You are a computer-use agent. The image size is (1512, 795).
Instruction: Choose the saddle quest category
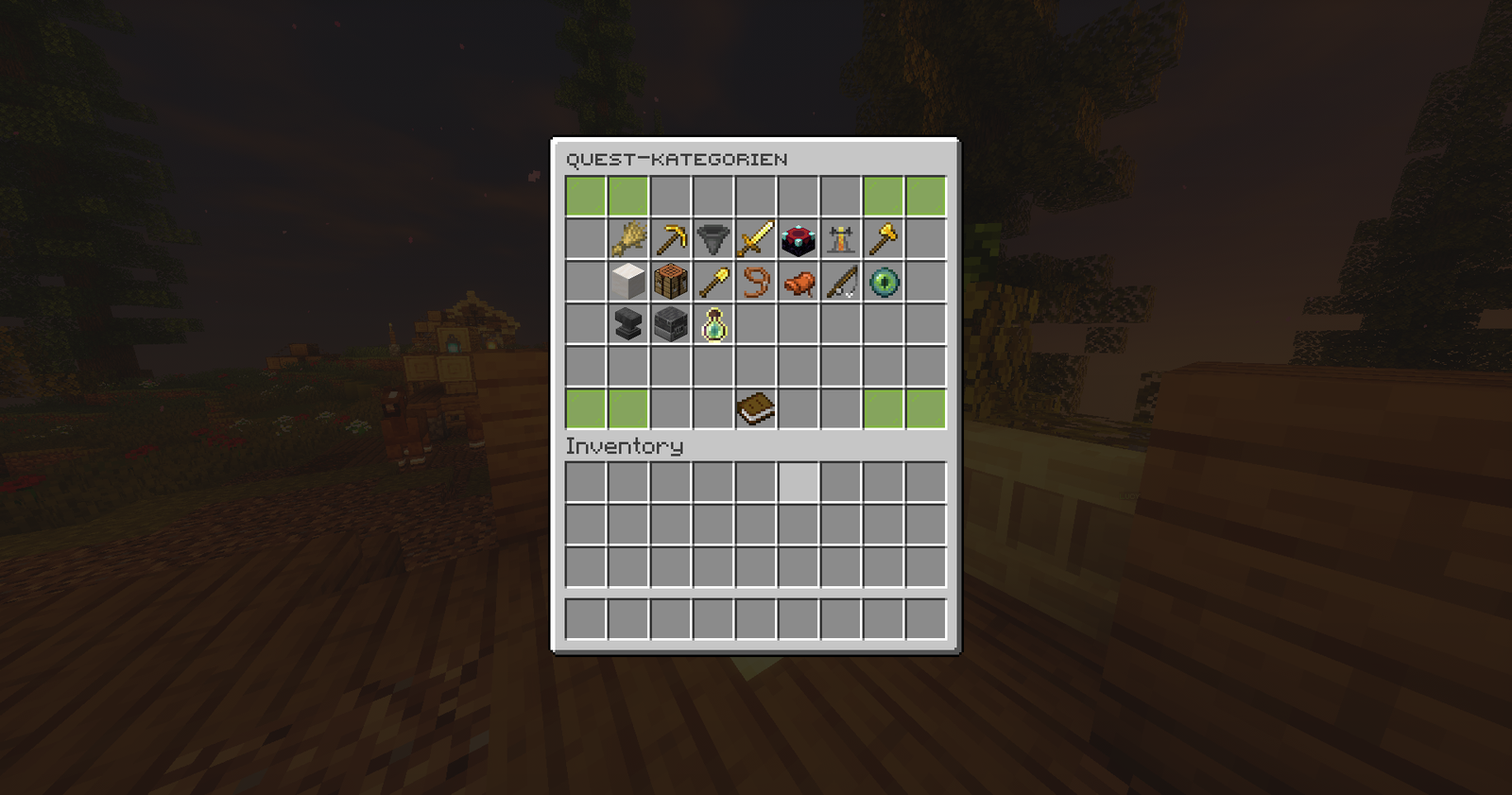[798, 282]
